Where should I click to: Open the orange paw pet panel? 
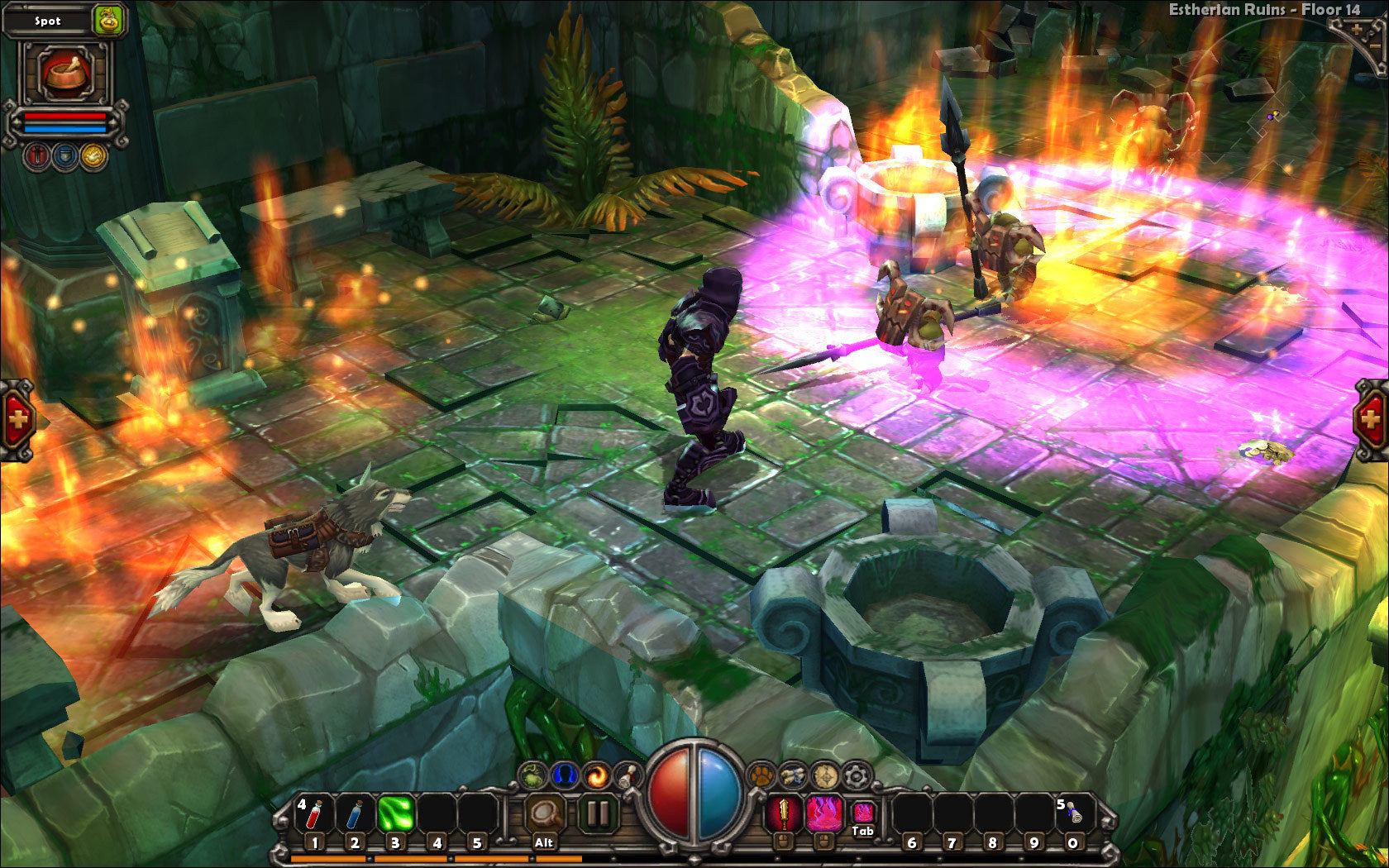(x=761, y=775)
